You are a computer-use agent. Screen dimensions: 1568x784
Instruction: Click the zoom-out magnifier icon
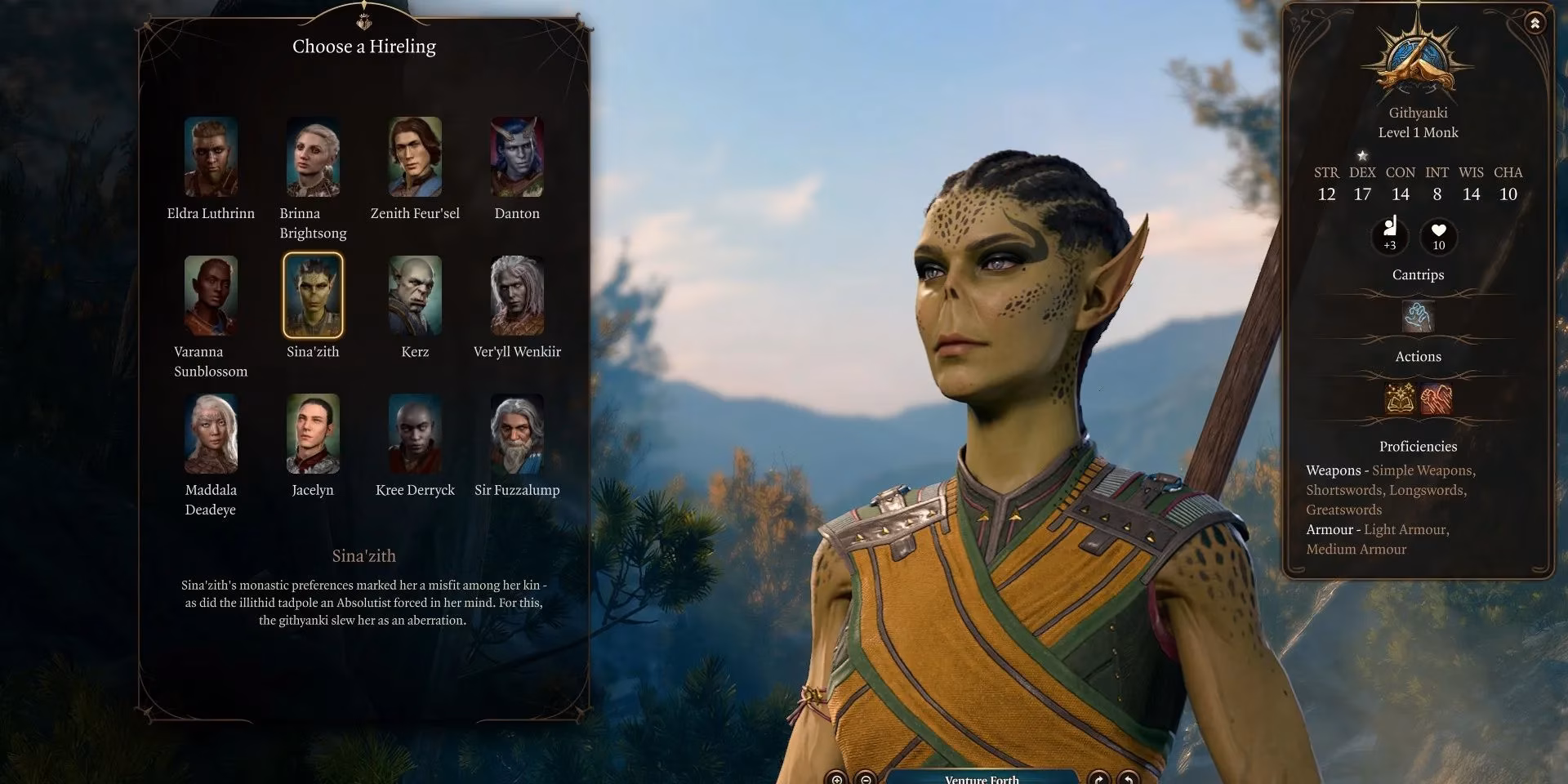point(865,780)
